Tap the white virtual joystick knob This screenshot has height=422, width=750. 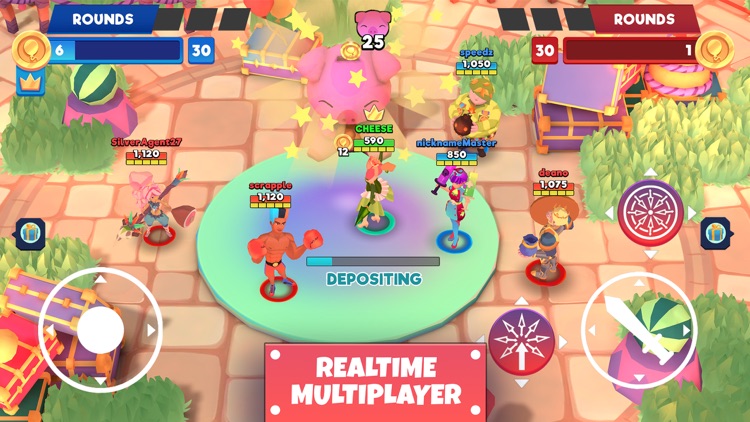pyautogui.click(x=100, y=329)
